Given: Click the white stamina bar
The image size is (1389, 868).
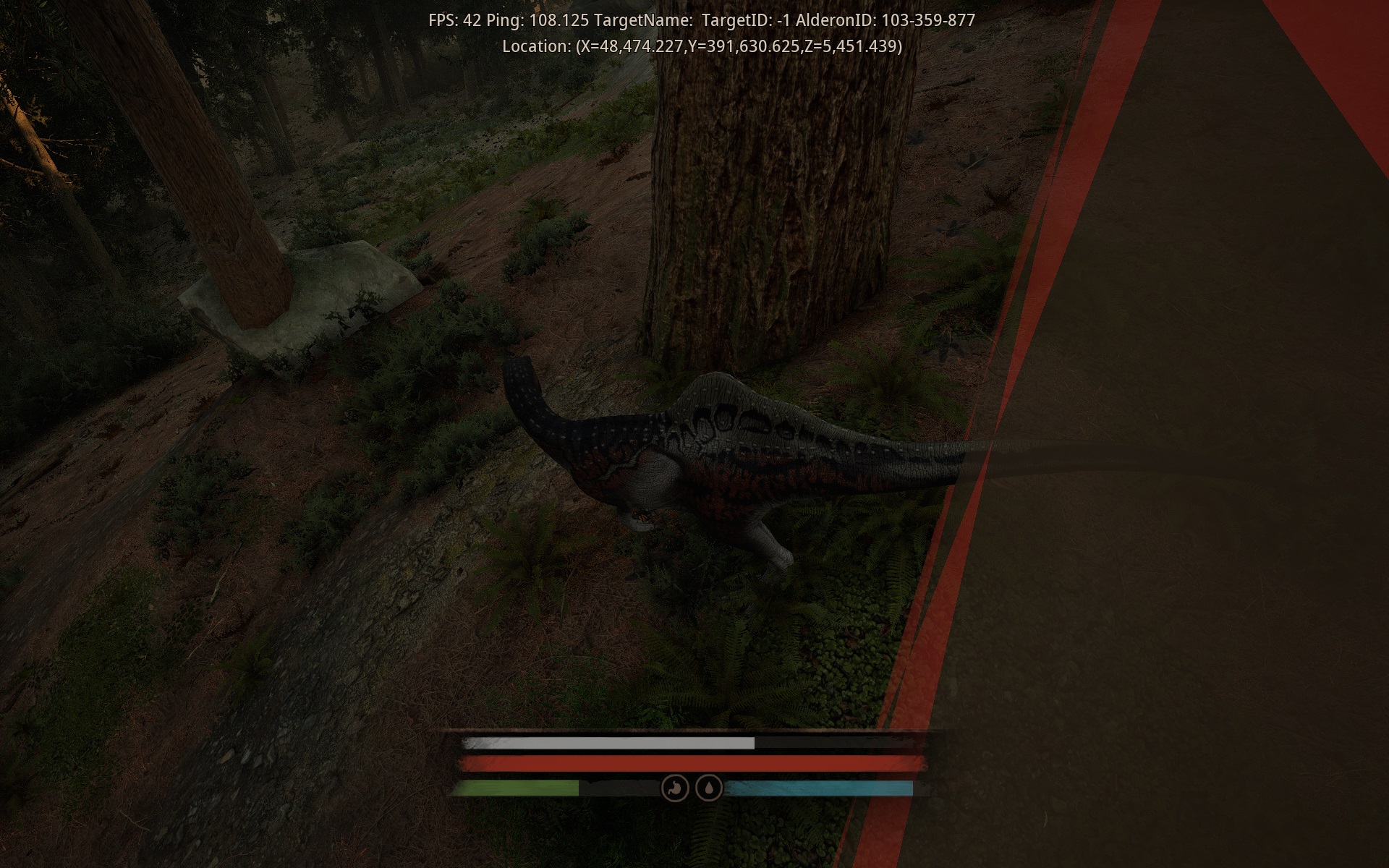Looking at the screenshot, I should click(608, 741).
